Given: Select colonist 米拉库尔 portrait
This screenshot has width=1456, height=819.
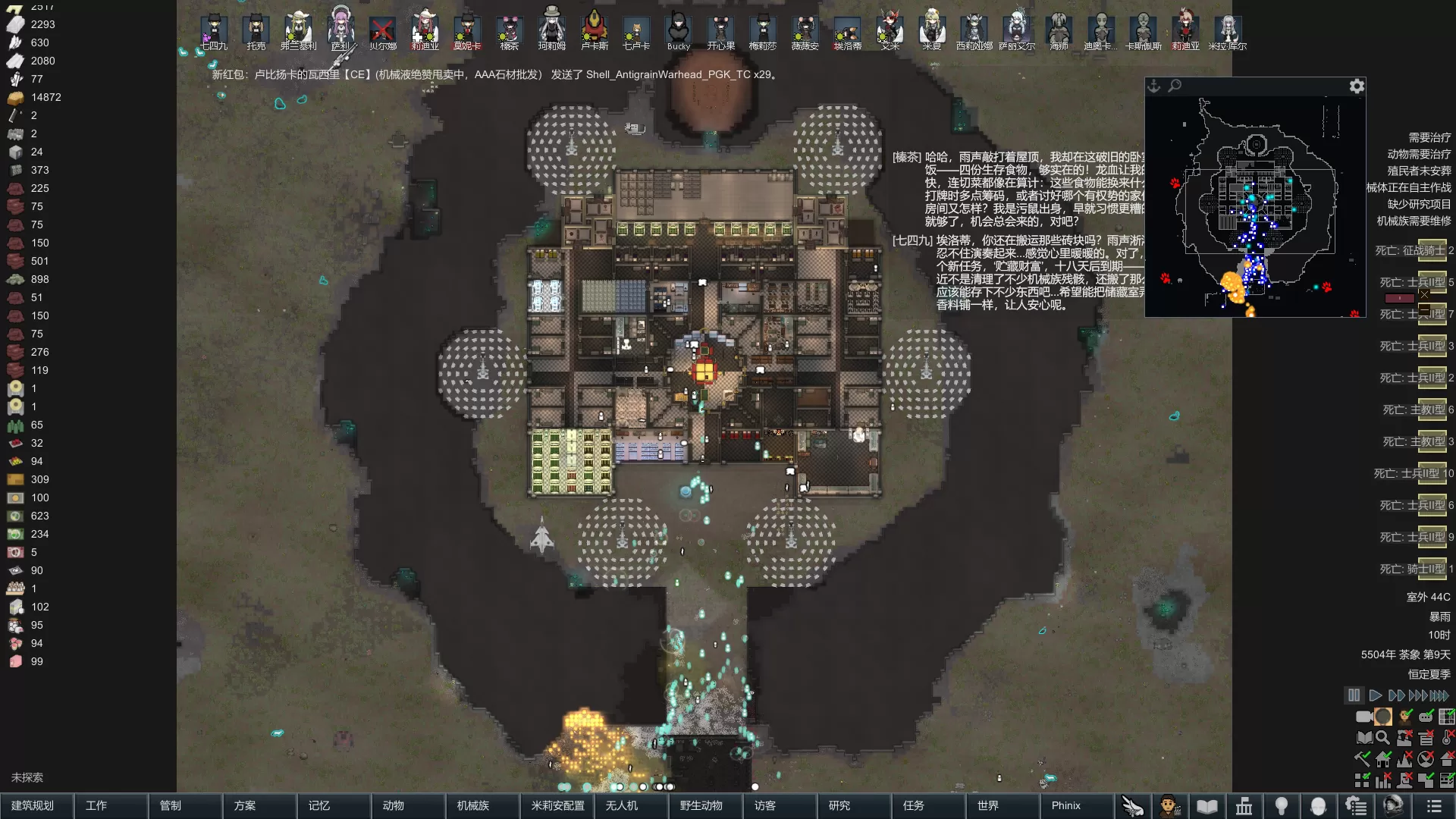Looking at the screenshot, I should (1227, 30).
